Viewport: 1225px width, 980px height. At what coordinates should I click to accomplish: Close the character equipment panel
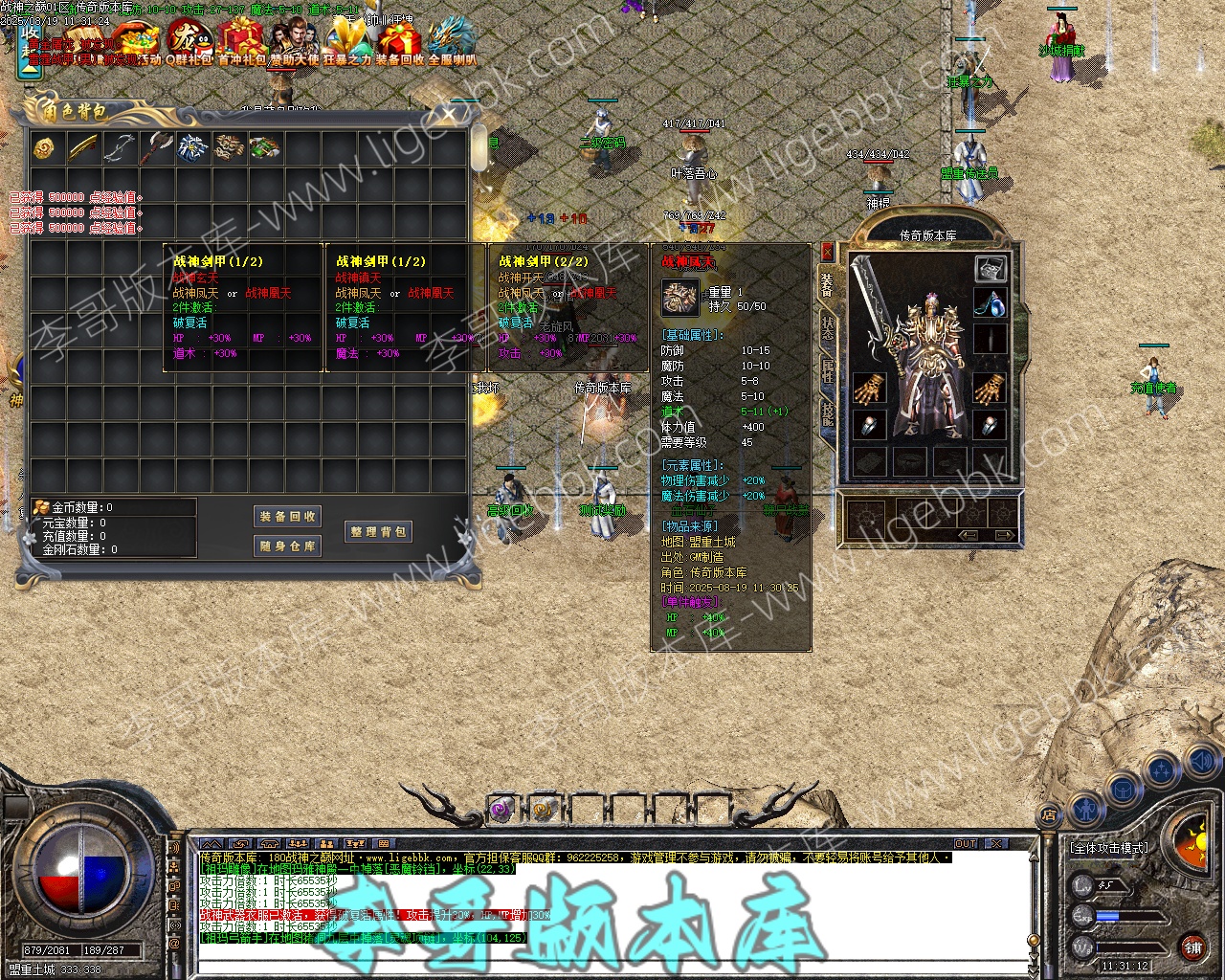827,252
